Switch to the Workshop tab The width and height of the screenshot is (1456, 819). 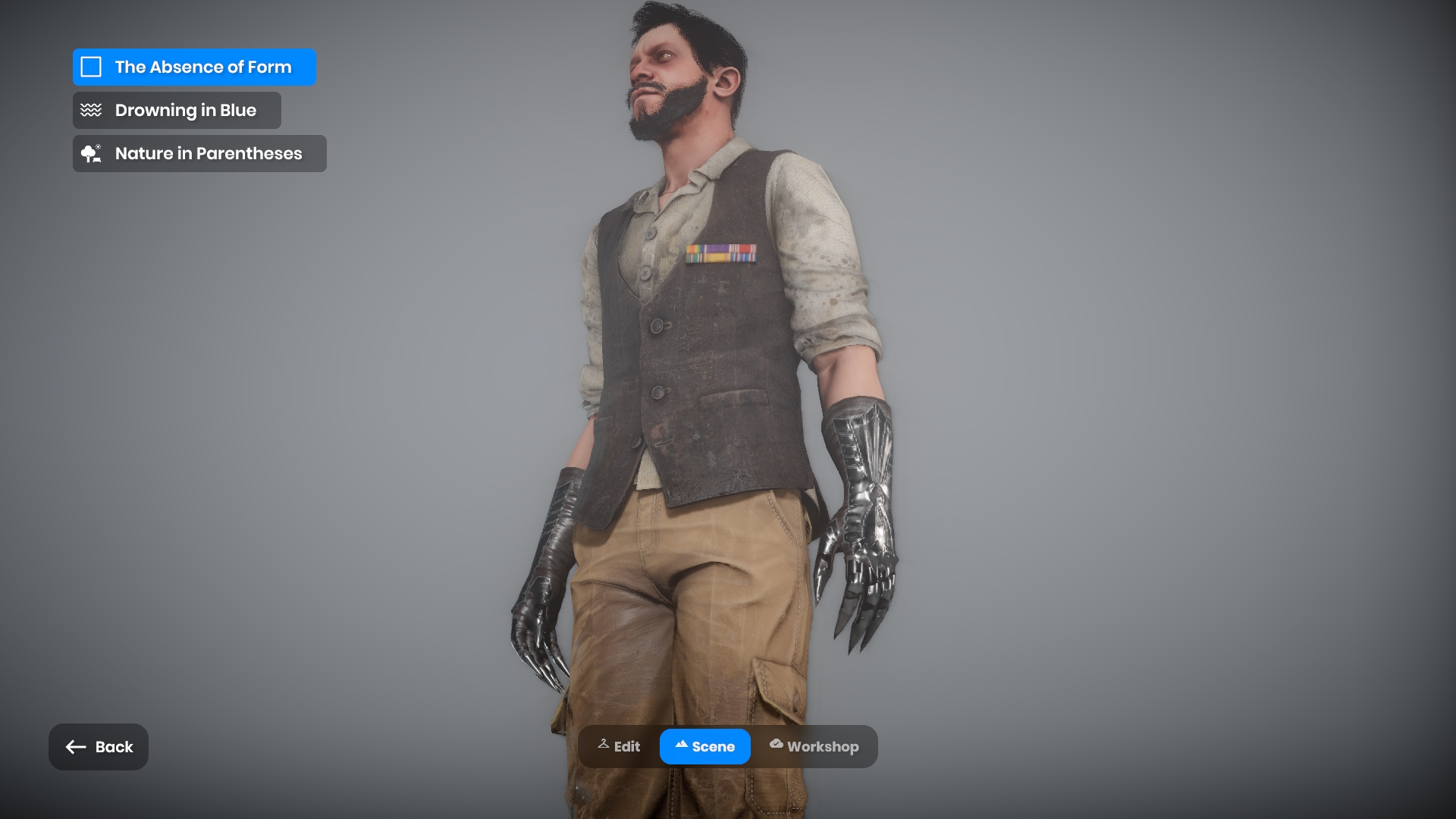pyautogui.click(x=814, y=747)
